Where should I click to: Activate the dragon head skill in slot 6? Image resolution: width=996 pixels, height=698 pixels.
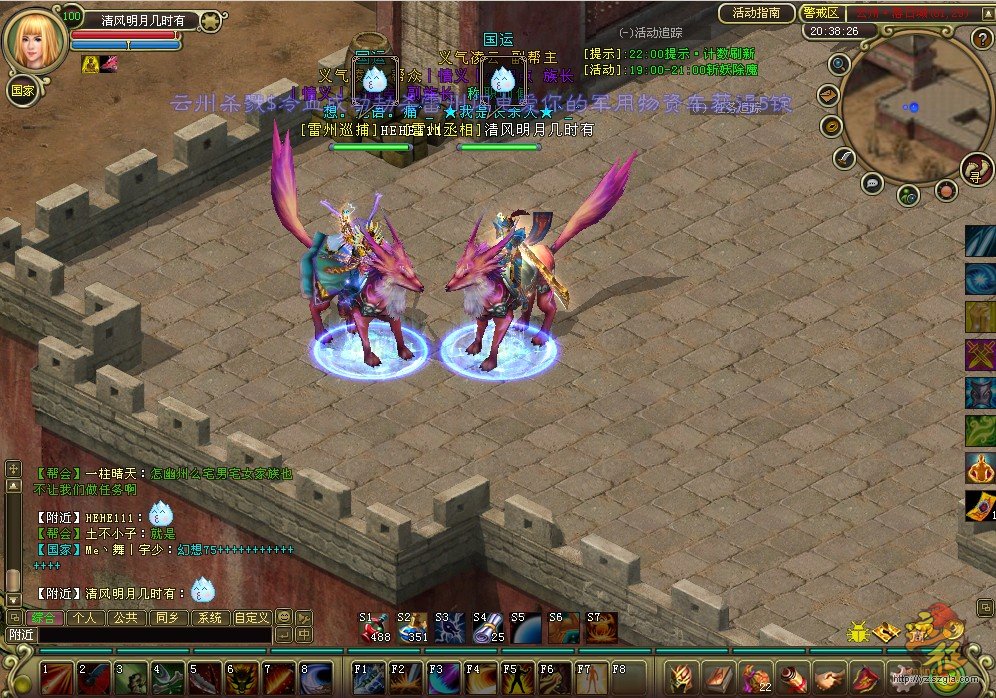242,679
